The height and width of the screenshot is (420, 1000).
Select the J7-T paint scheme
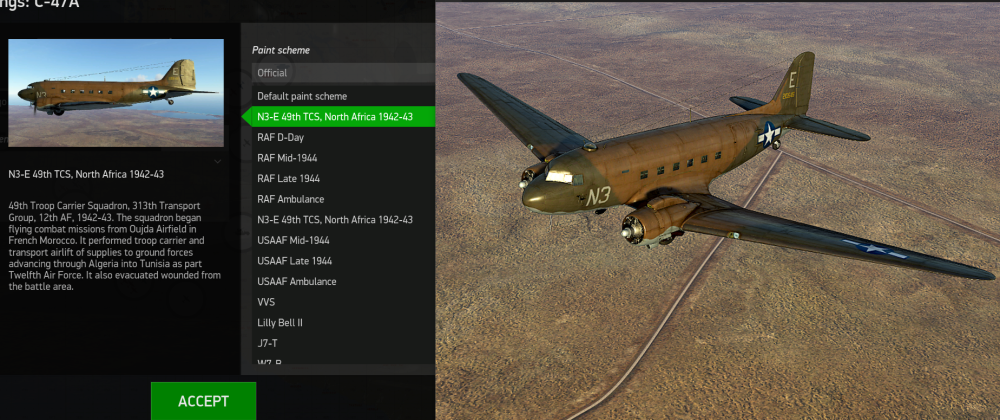pos(268,343)
